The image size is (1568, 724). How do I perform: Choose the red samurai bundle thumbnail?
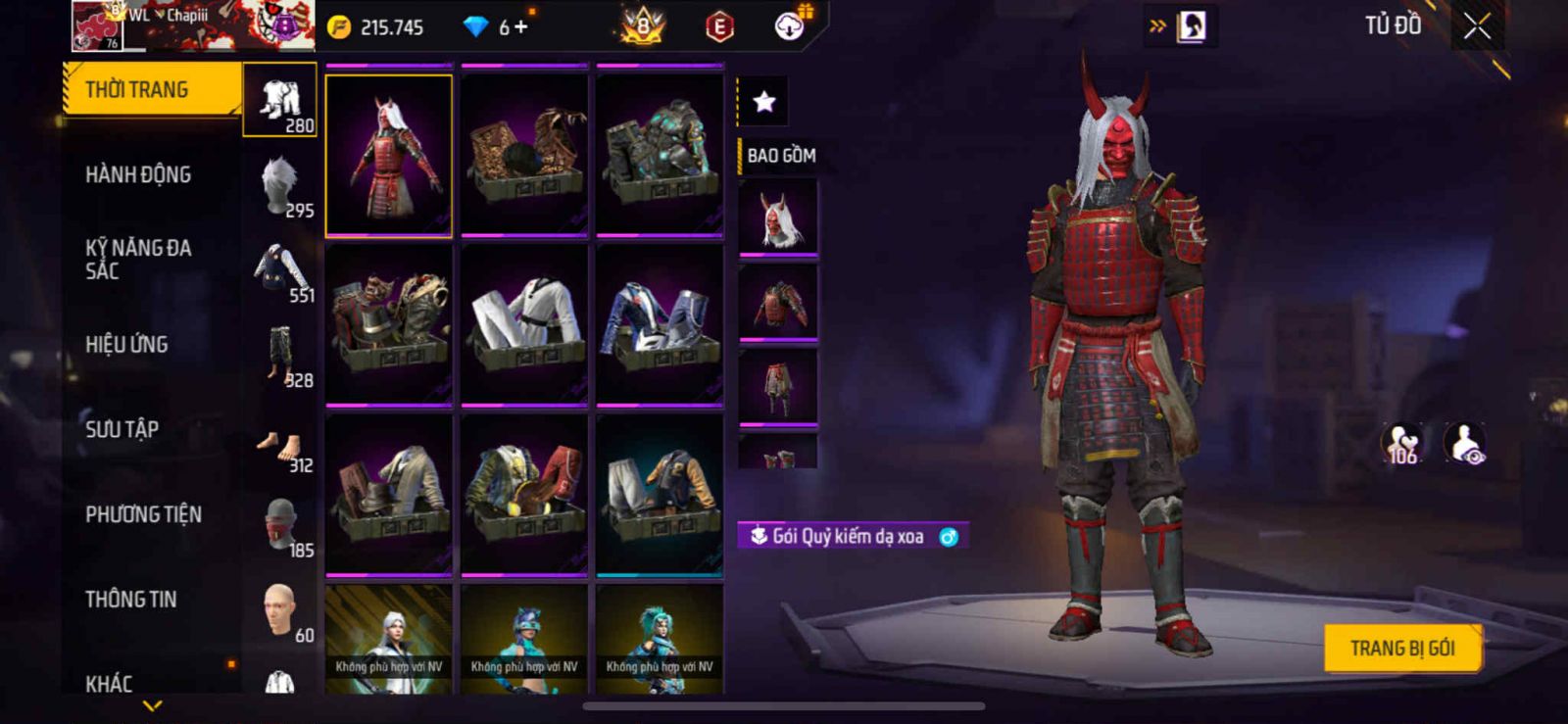tap(389, 156)
